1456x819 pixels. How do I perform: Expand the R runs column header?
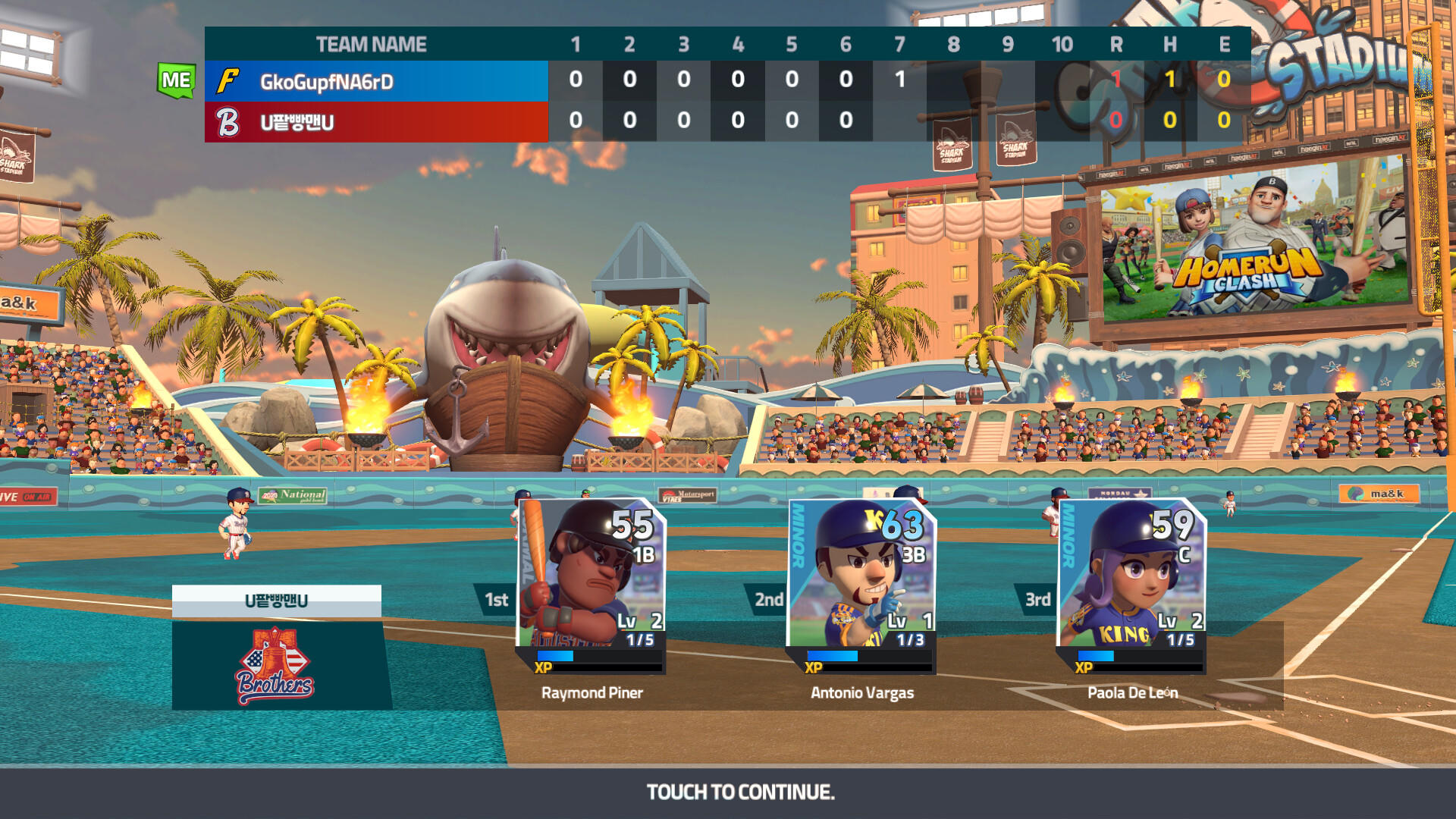[x=1116, y=44]
